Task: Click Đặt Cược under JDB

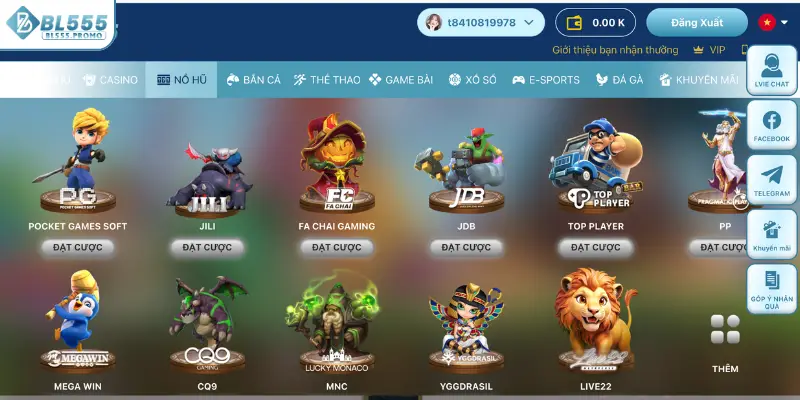Action: tap(466, 247)
